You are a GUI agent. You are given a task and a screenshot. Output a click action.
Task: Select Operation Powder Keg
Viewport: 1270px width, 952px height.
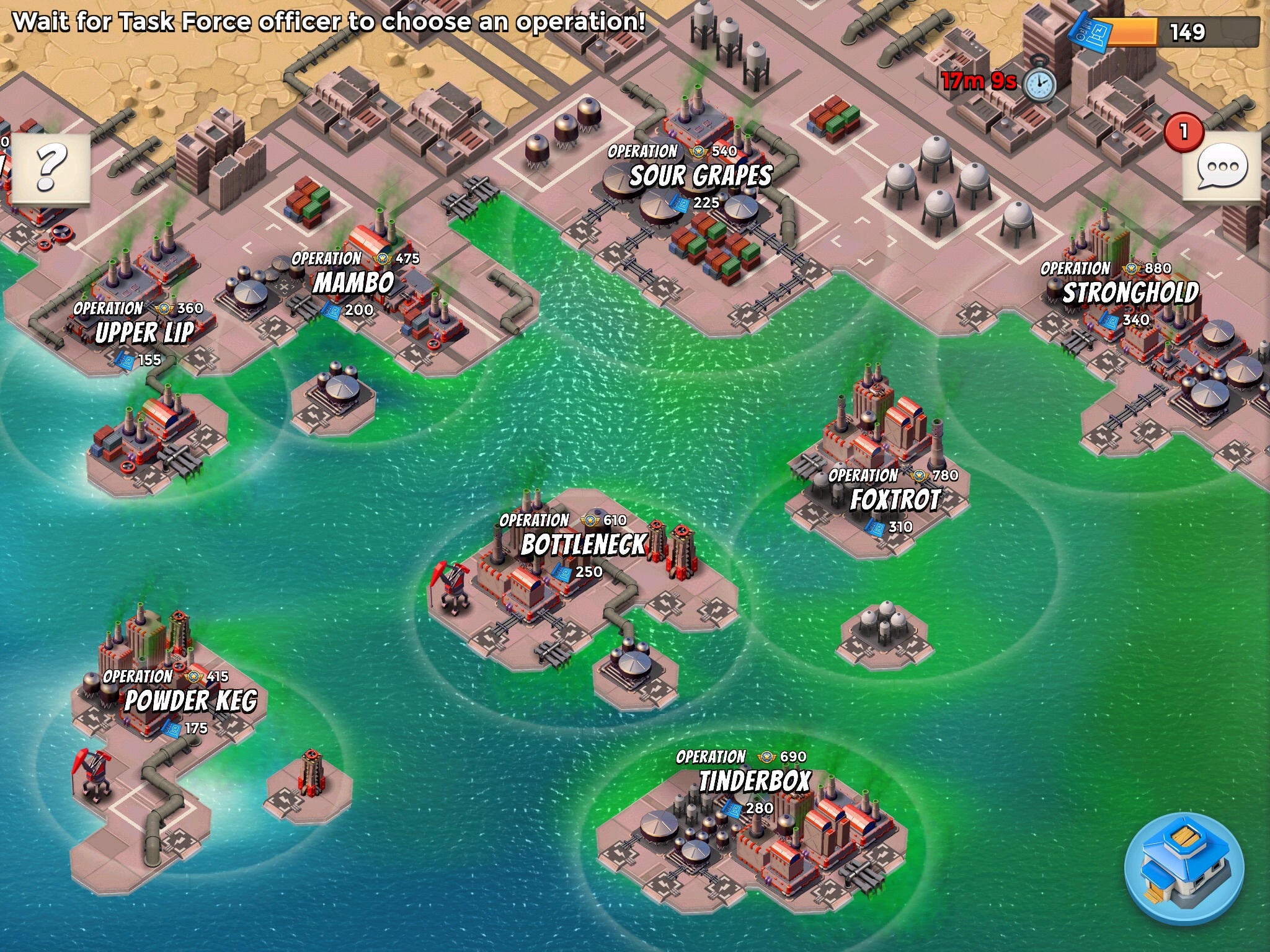[190, 700]
